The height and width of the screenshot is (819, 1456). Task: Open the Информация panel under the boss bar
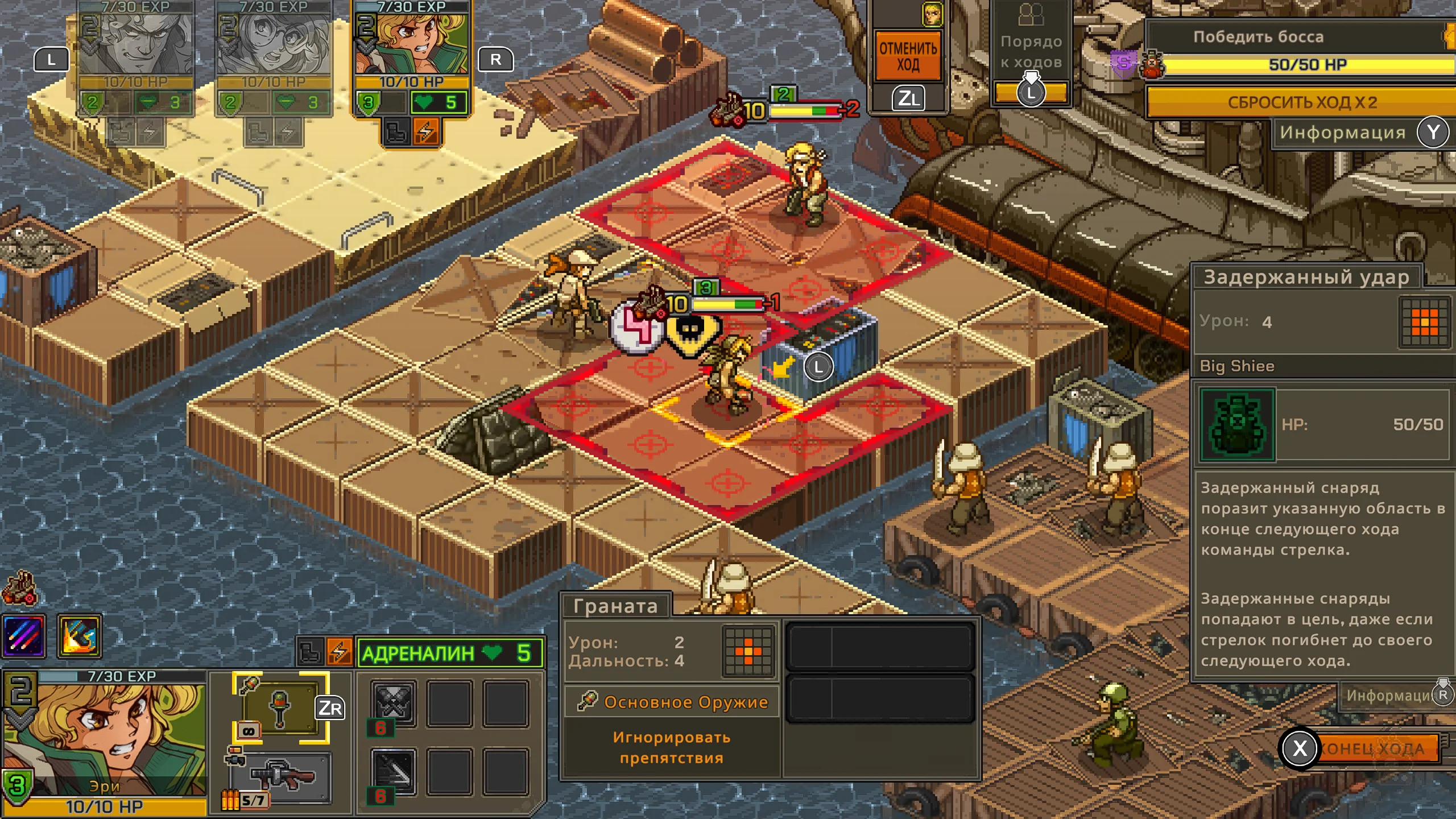pos(1342,133)
